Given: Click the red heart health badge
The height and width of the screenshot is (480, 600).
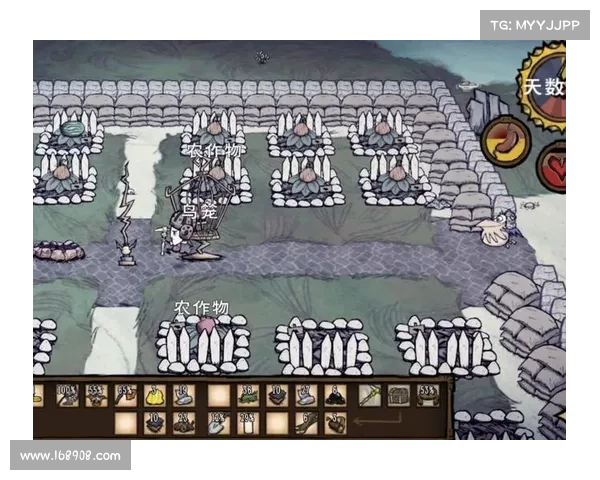Looking at the screenshot, I should point(553,163).
